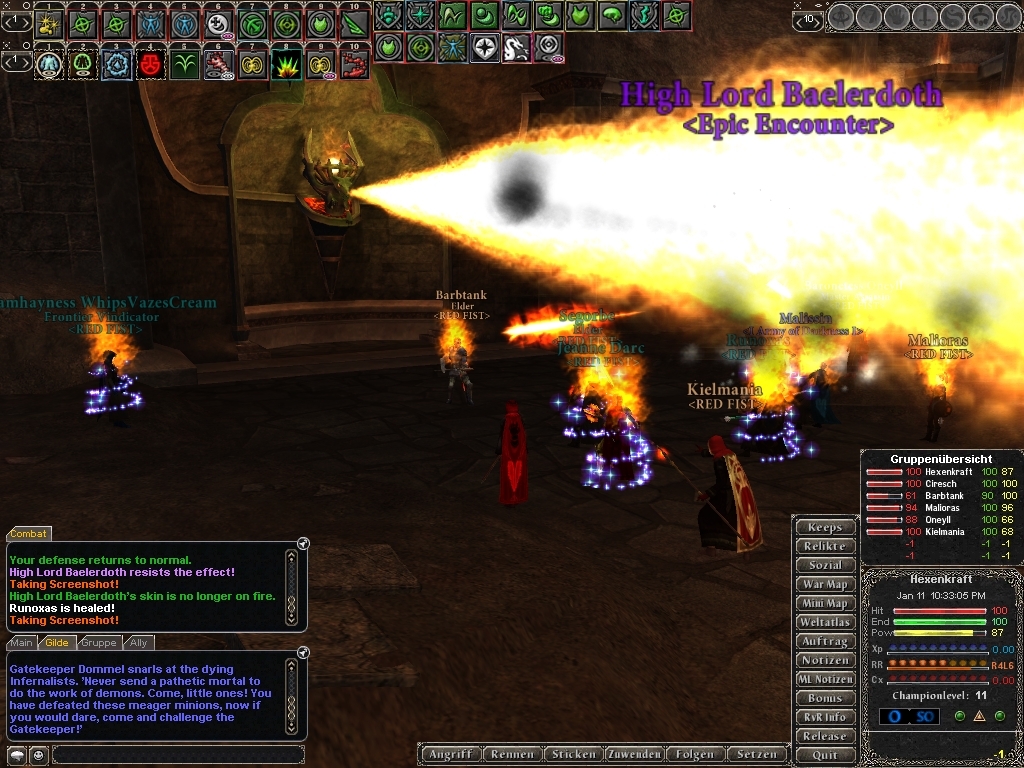This screenshot has width=1024, height=768.
Task: Open the smiley emote button
Action: 37,755
